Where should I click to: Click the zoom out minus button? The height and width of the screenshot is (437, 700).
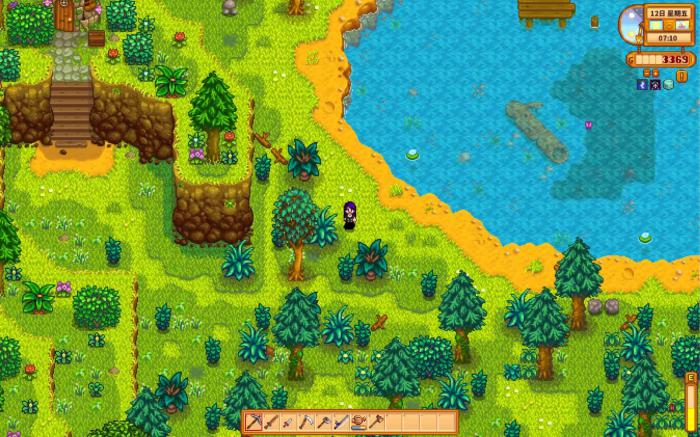click(x=647, y=73)
